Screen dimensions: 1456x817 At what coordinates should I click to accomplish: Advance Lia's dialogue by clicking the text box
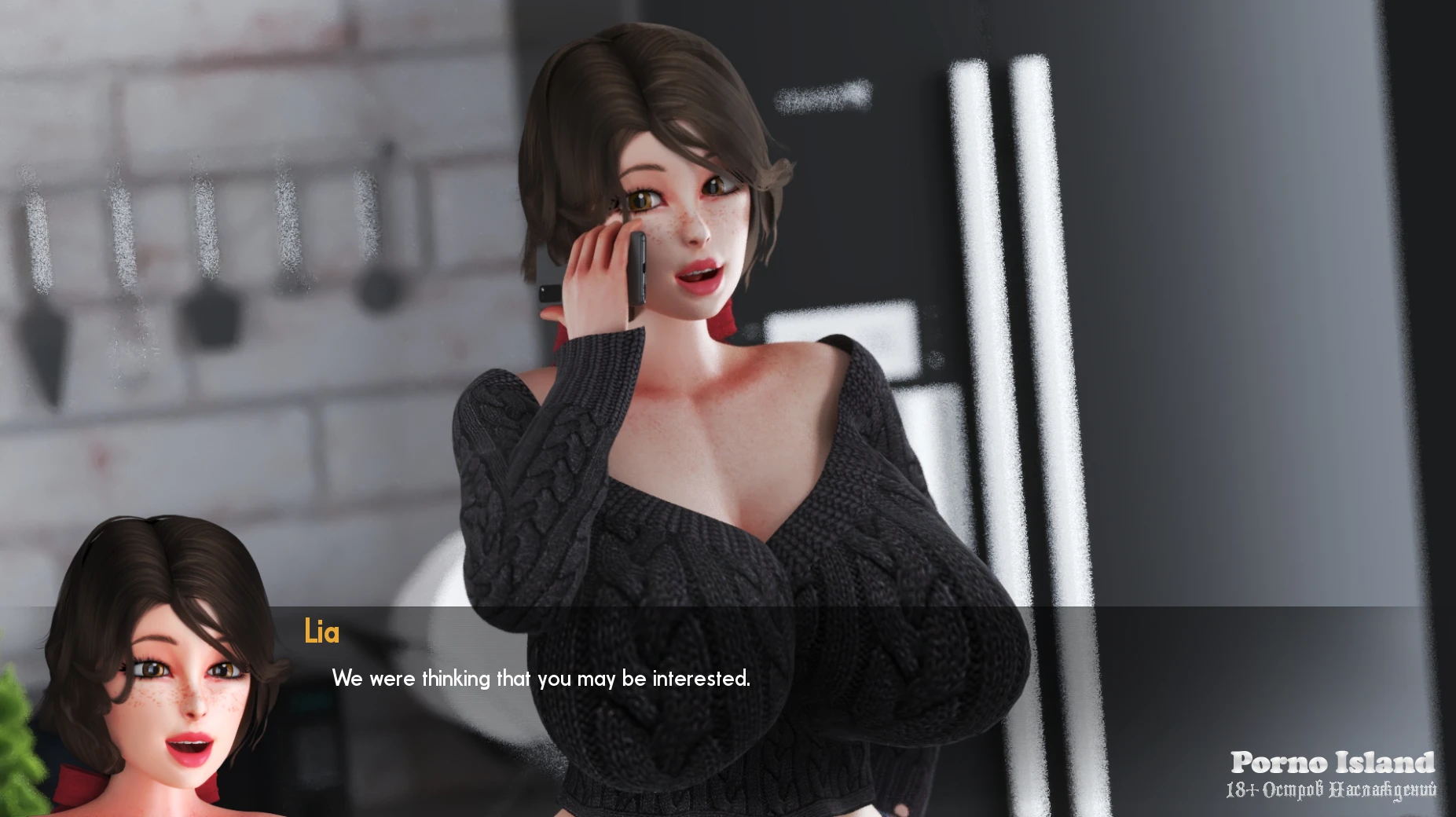541,679
